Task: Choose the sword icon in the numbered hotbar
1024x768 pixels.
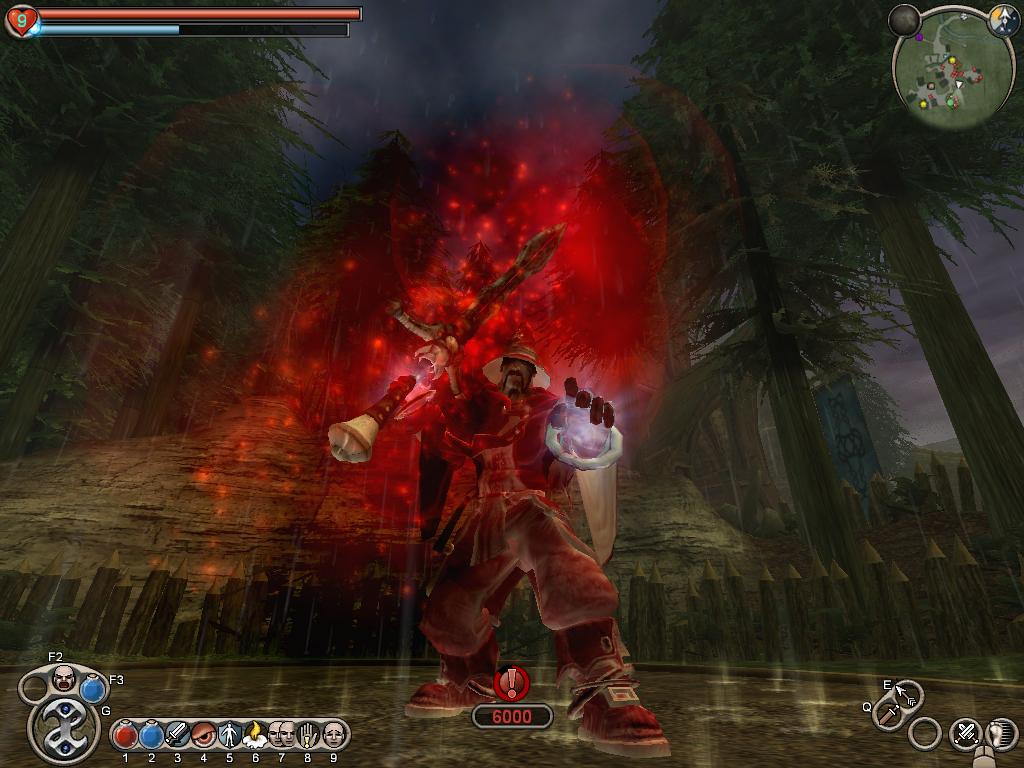Action: pos(178,735)
